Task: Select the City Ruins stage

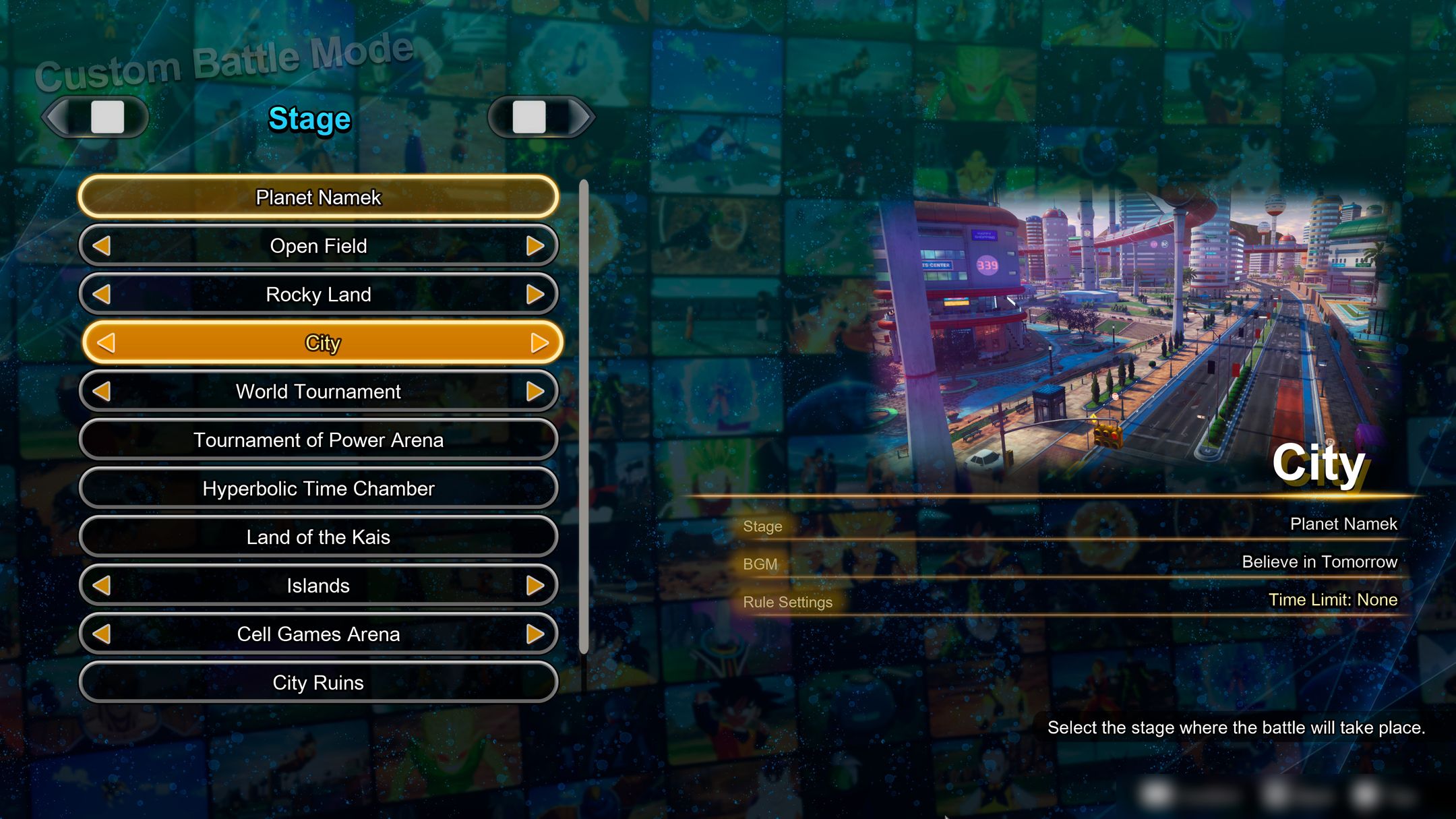Action: [318, 682]
